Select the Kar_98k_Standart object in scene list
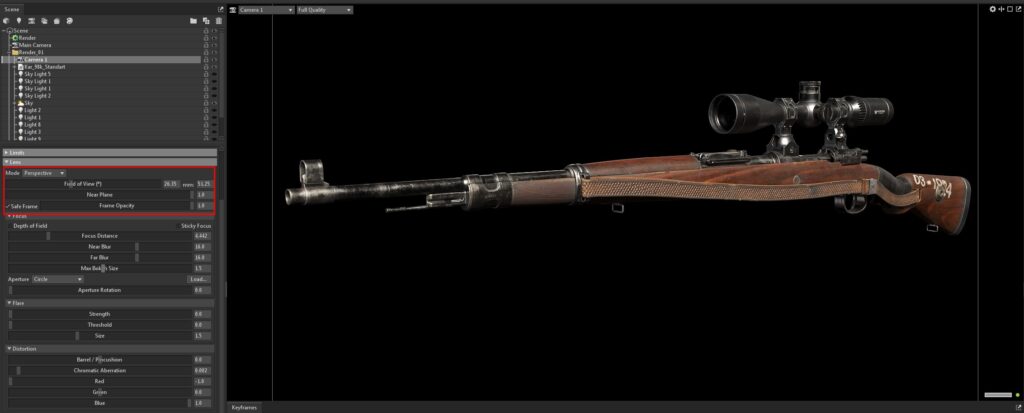The height and width of the screenshot is (413, 1024). click(42, 66)
